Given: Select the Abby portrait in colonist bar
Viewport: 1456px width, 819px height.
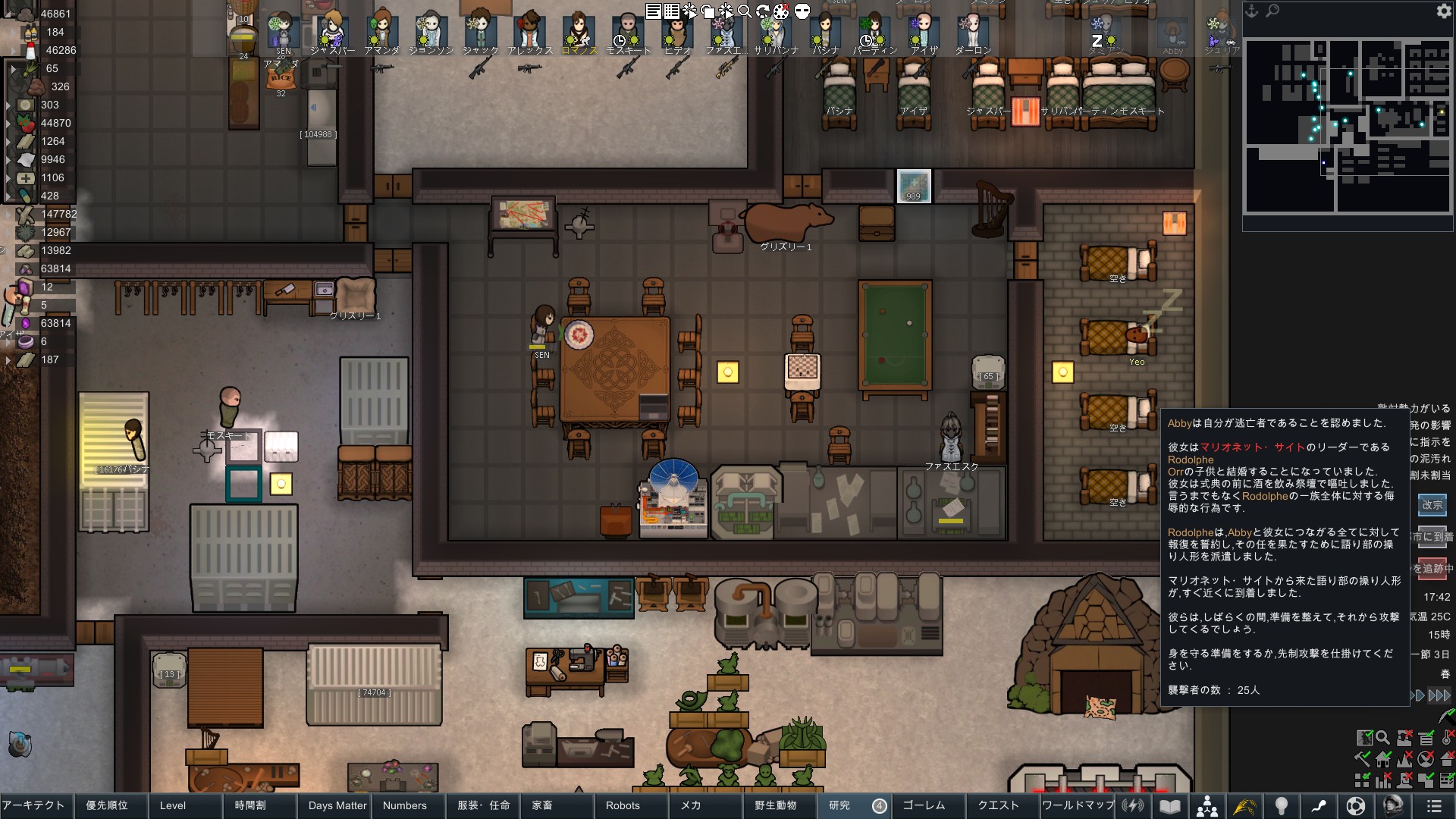Looking at the screenshot, I should click(x=1172, y=35).
